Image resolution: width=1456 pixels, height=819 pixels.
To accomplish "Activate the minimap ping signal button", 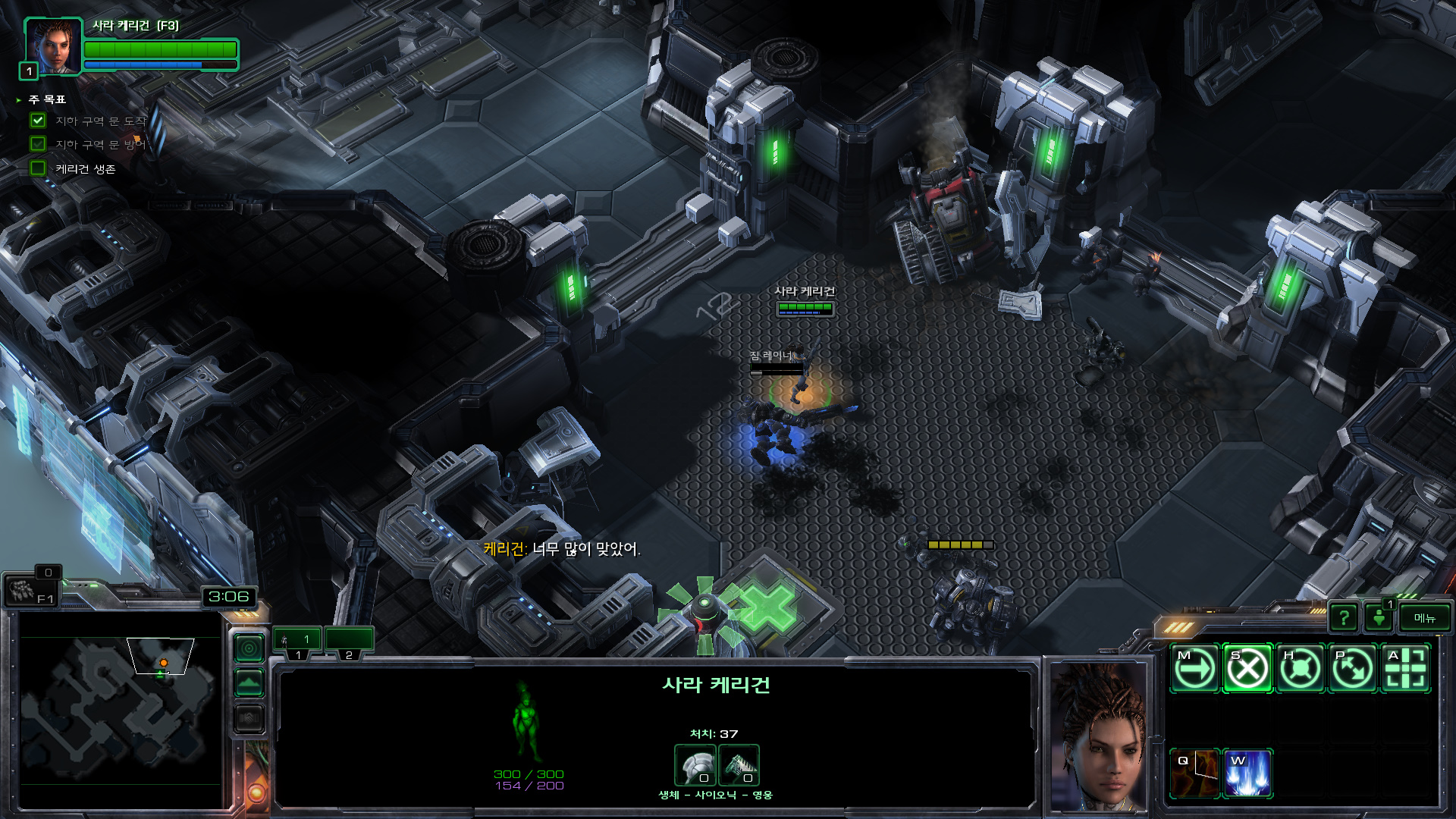I will [x=249, y=648].
